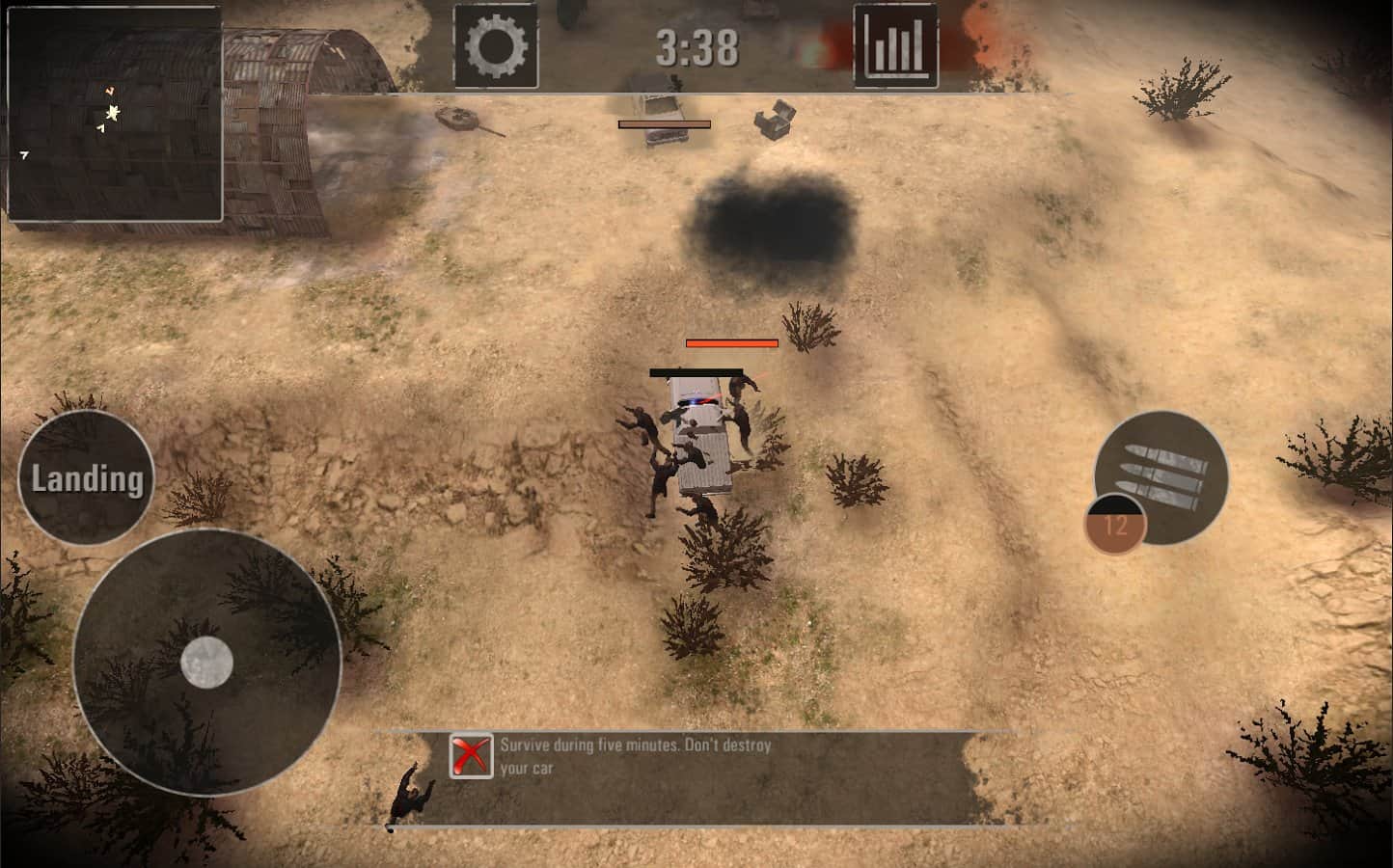Viewport: 1393px width, 868px height.
Task: Show the bar chart statistics panel
Action: pyautogui.click(x=895, y=46)
